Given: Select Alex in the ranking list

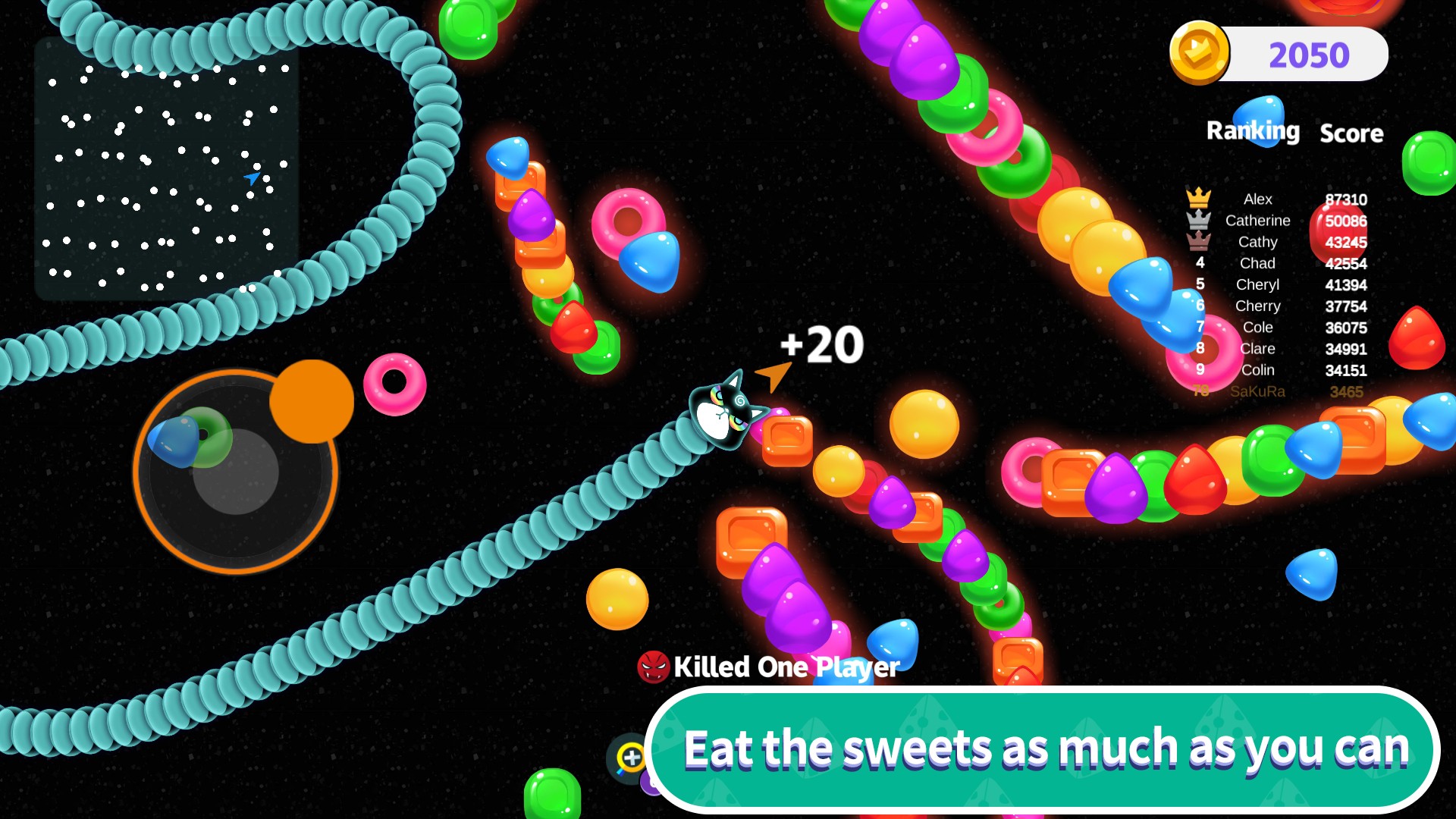Looking at the screenshot, I should coord(1257,199).
